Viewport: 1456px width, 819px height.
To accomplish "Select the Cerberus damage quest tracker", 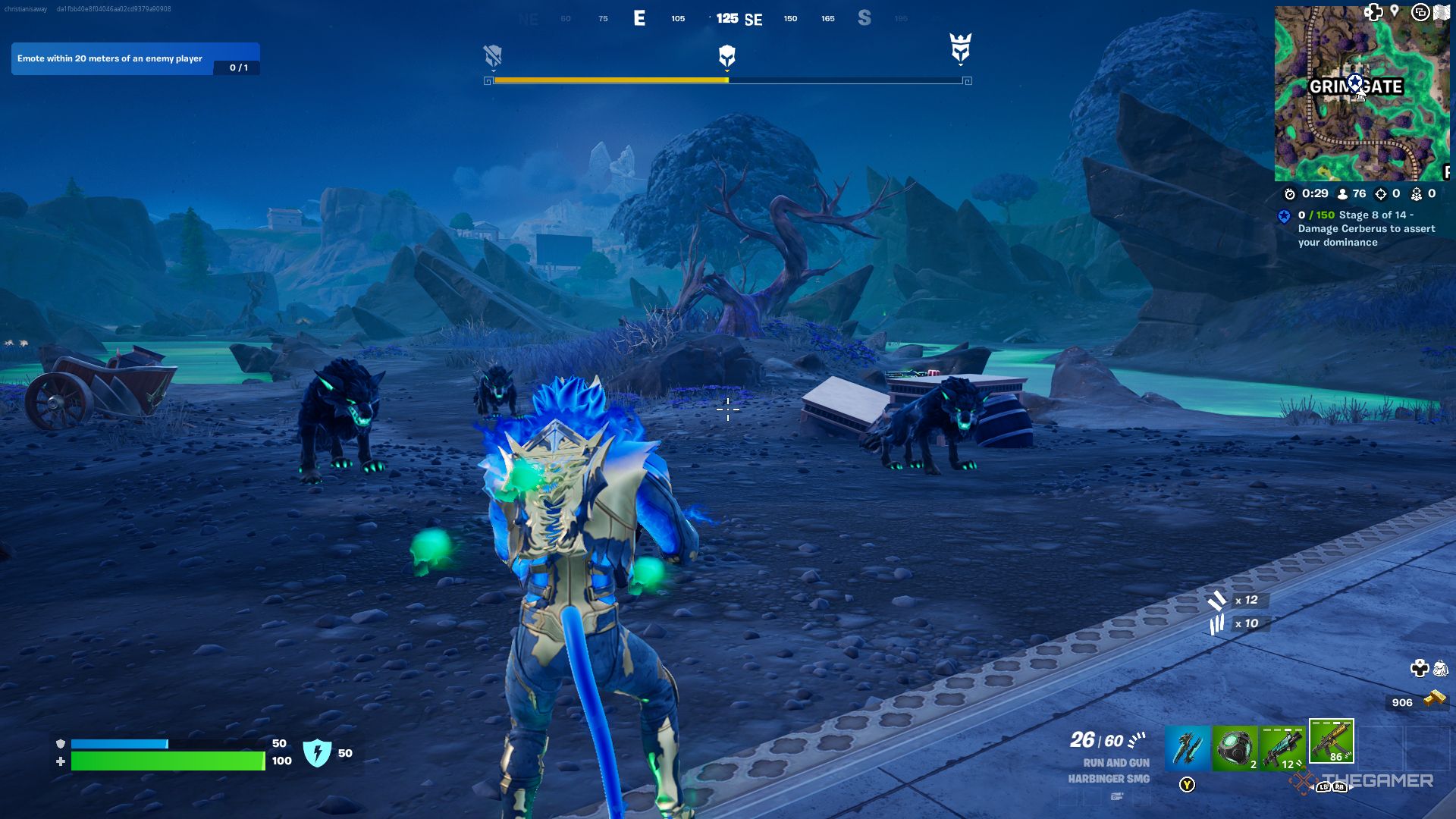I will pyautogui.click(x=1365, y=228).
